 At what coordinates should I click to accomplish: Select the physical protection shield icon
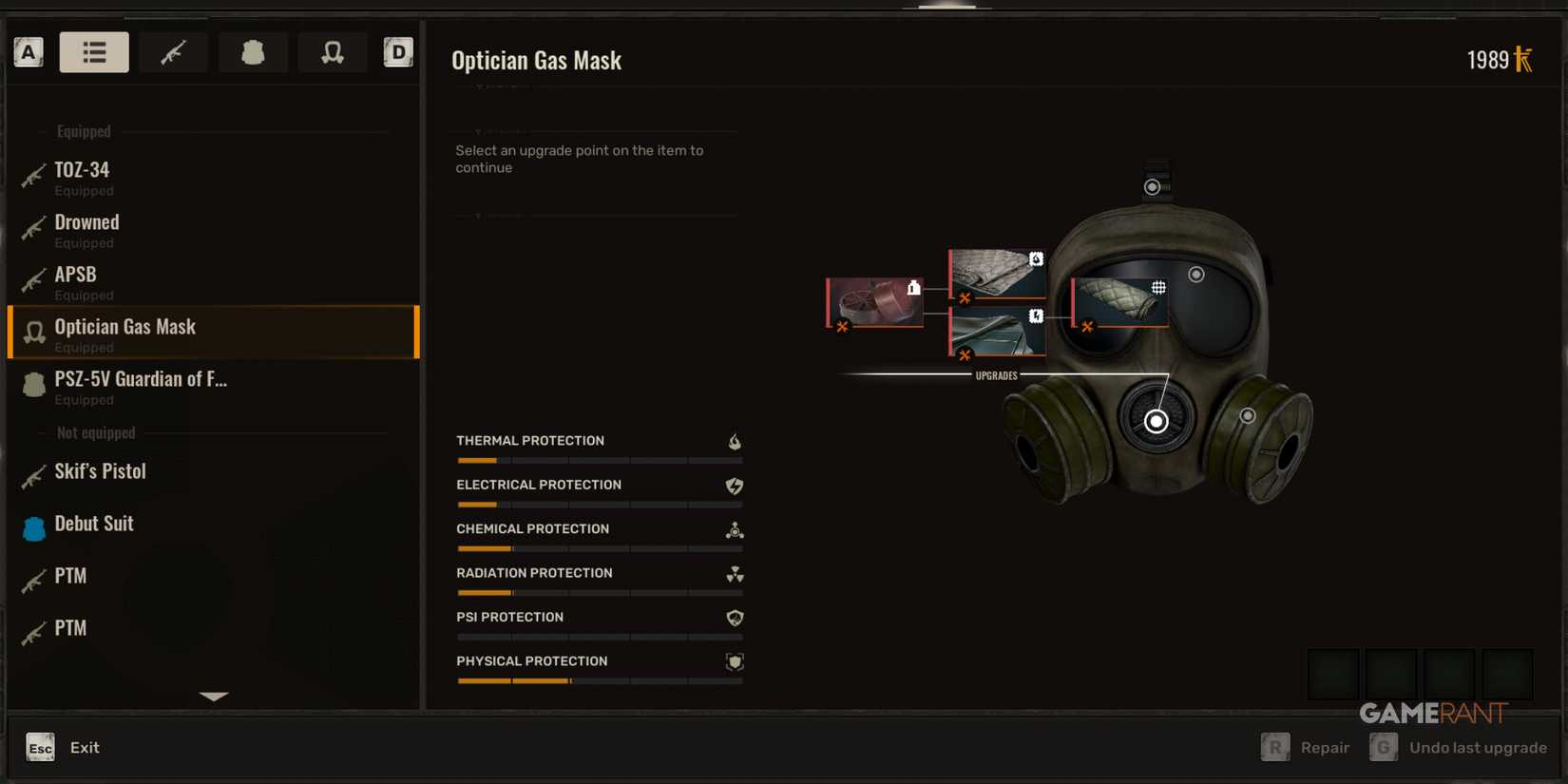point(732,662)
